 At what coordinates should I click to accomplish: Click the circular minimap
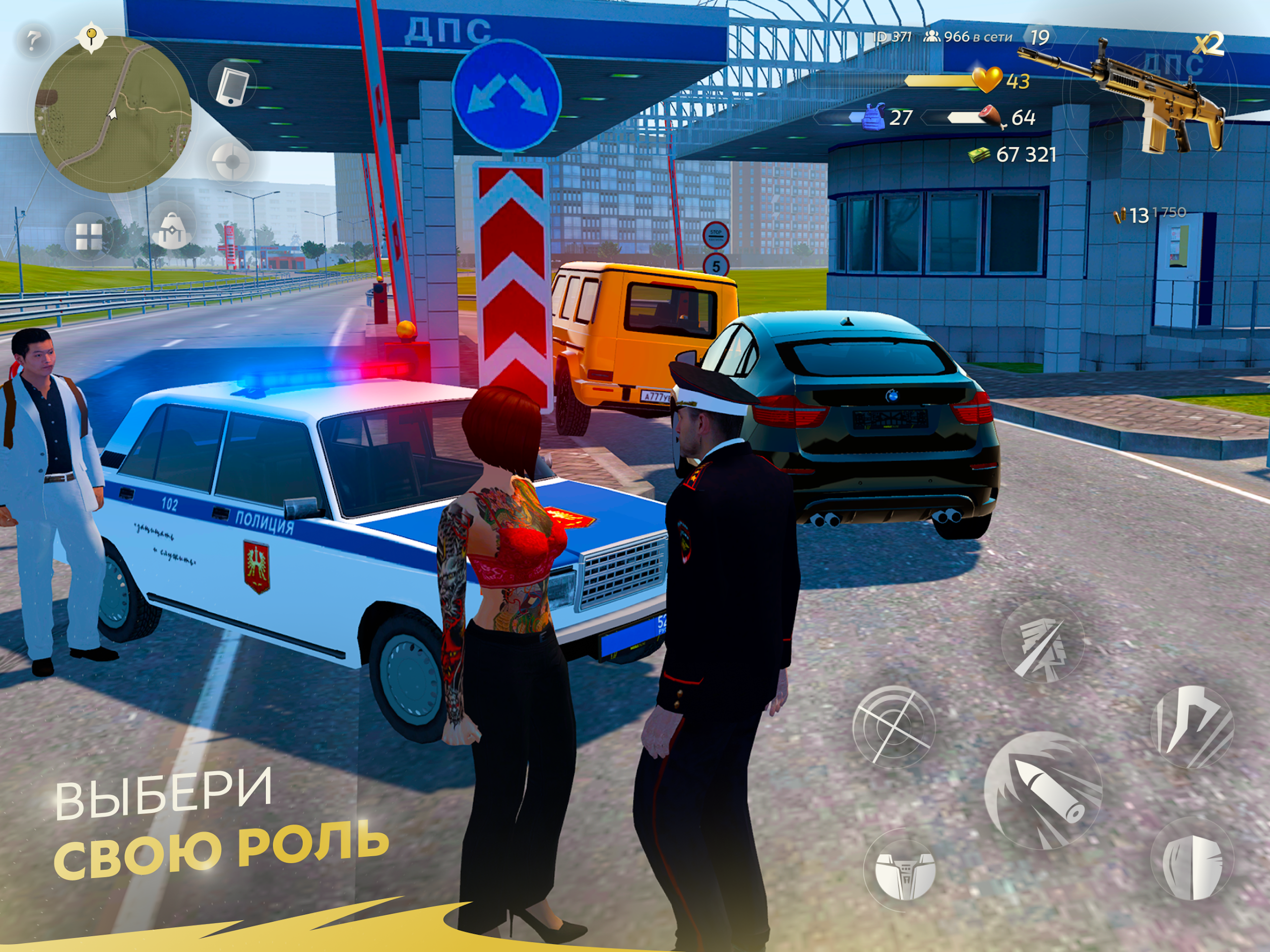click(113, 114)
